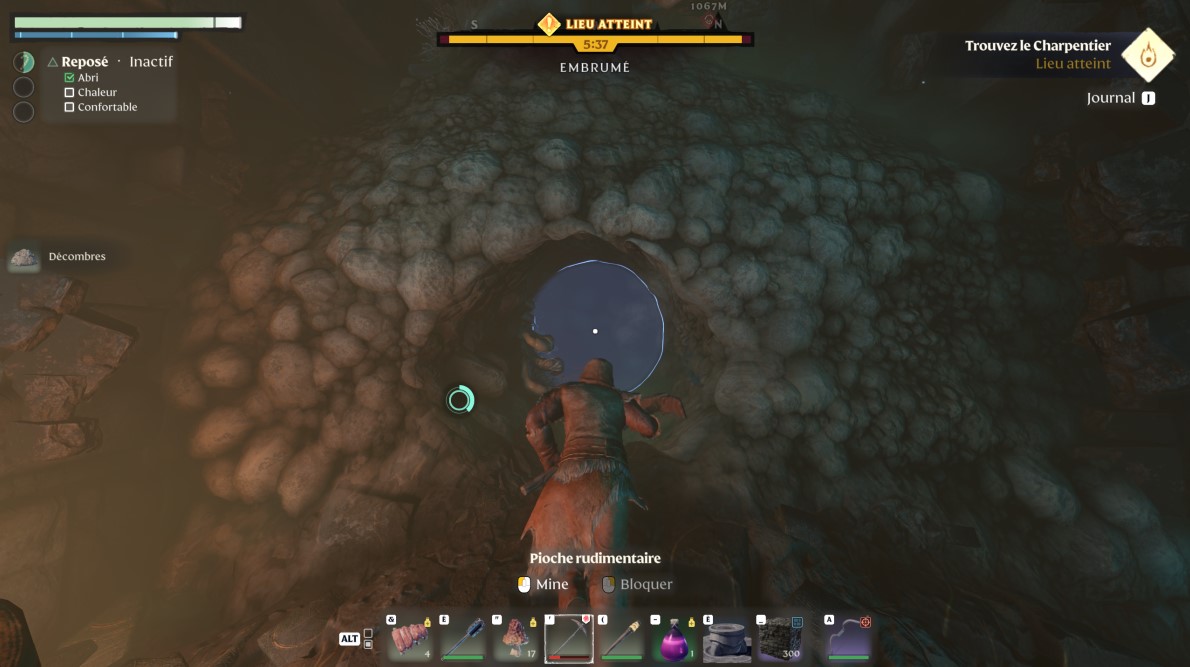Open the flame quest marker icon
The width and height of the screenshot is (1190, 667).
(x=1147, y=54)
